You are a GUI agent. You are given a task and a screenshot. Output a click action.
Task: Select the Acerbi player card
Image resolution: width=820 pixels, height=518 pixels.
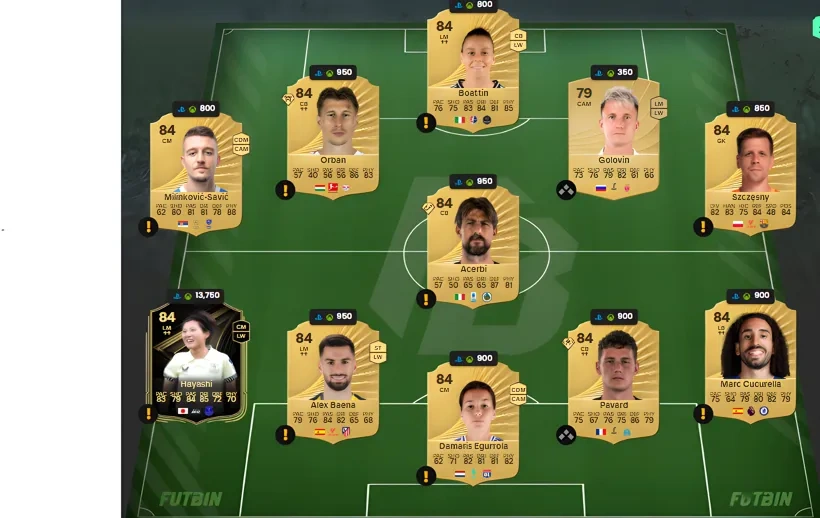coord(473,242)
